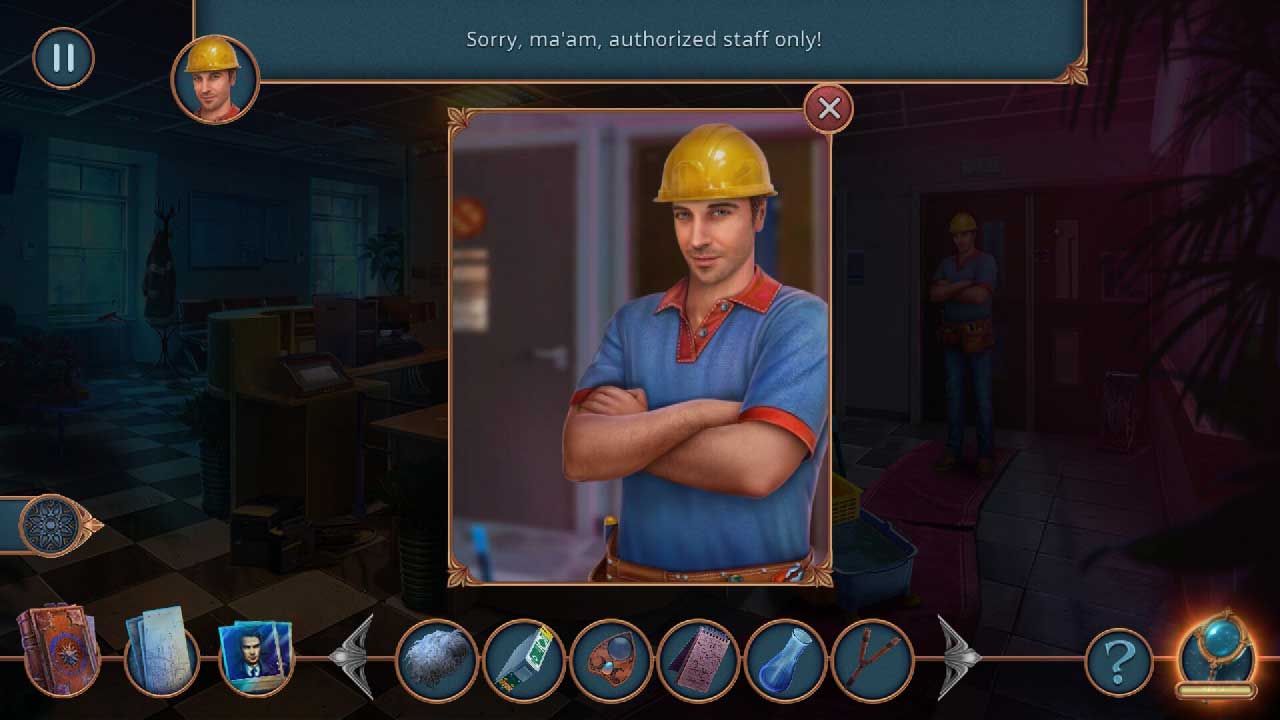Screen dimensions: 1280x720
Task: Open the question mark help button
Action: (x=1119, y=661)
